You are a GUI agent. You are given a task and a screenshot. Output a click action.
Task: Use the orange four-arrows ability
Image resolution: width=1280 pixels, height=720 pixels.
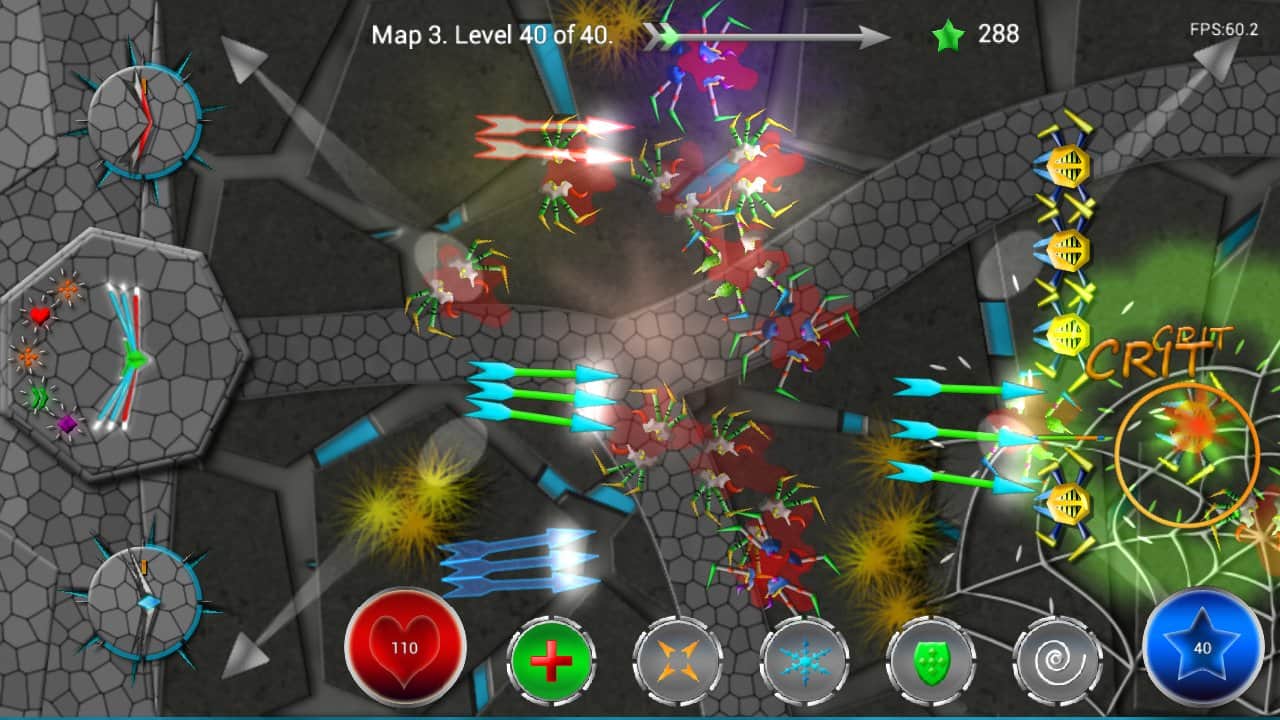point(678,662)
